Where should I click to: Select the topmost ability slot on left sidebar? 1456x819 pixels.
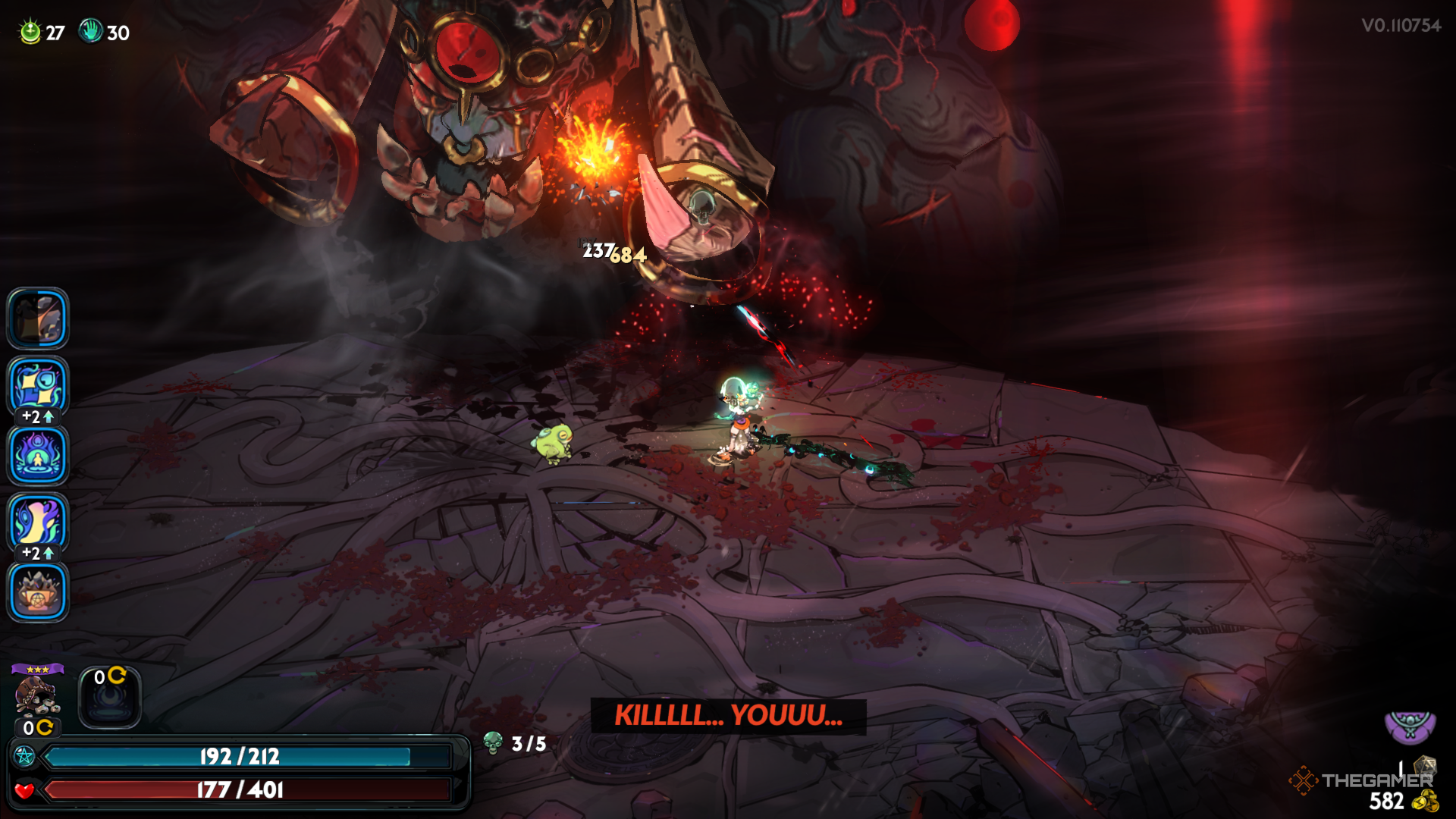[38, 318]
